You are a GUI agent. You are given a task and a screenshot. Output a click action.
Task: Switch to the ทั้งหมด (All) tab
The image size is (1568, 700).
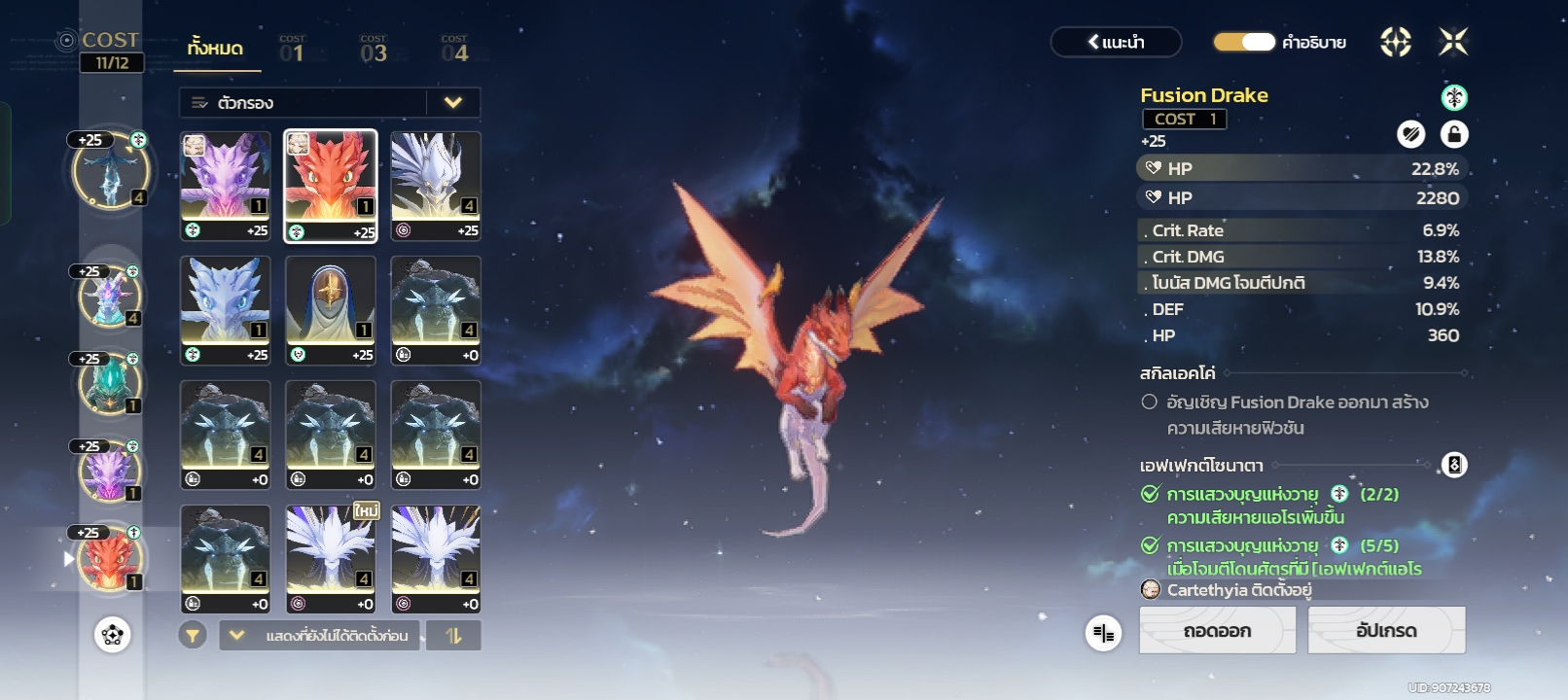(x=216, y=49)
